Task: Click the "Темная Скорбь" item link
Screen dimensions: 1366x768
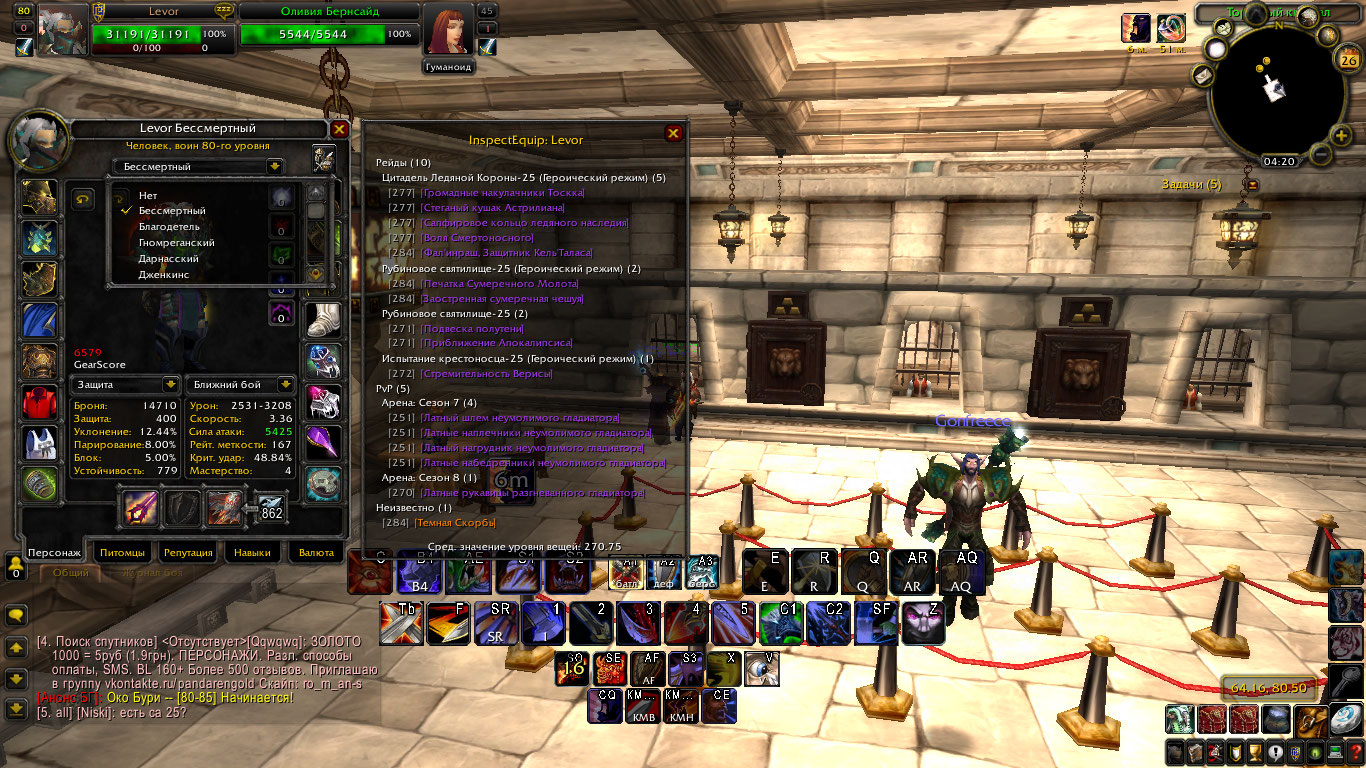Action: (x=456, y=522)
